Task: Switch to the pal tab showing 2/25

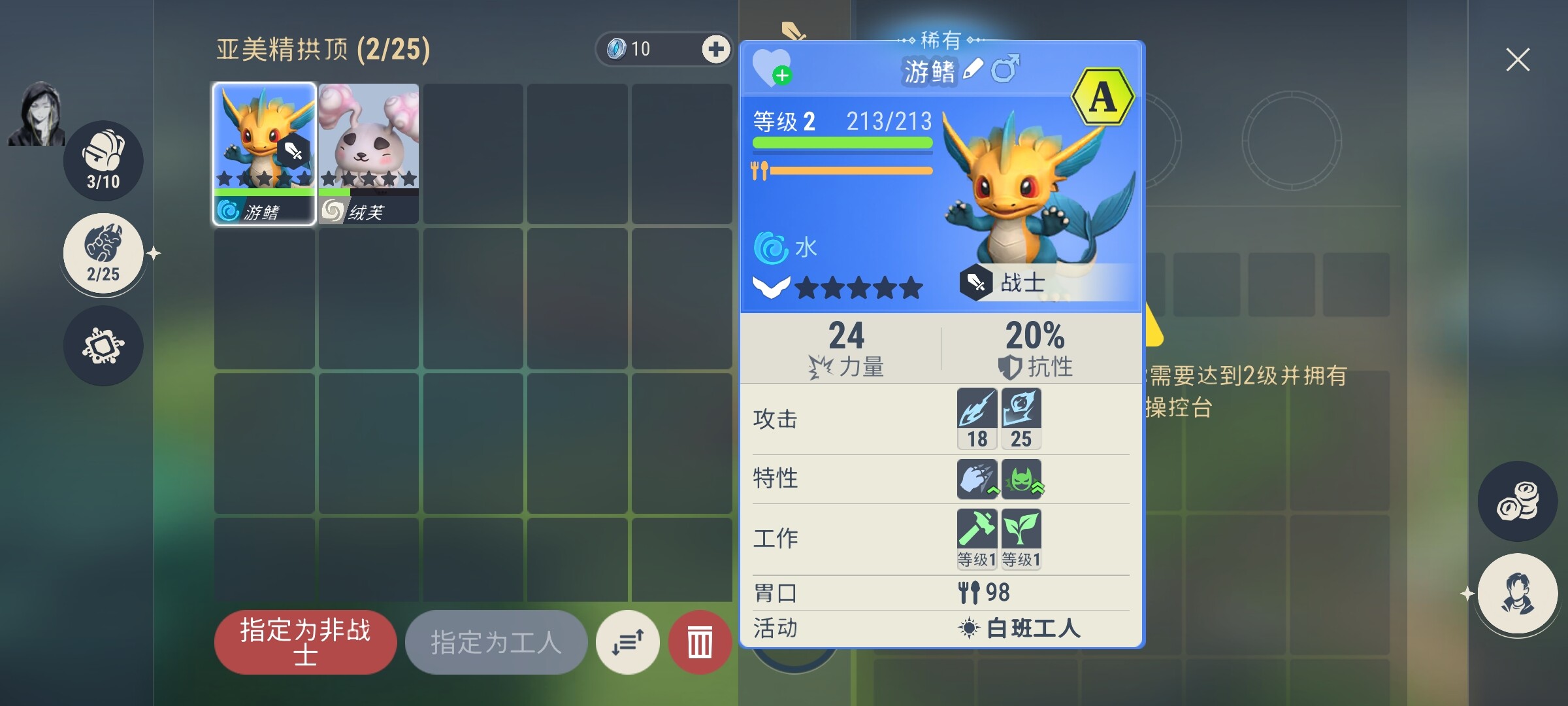Action: click(103, 253)
